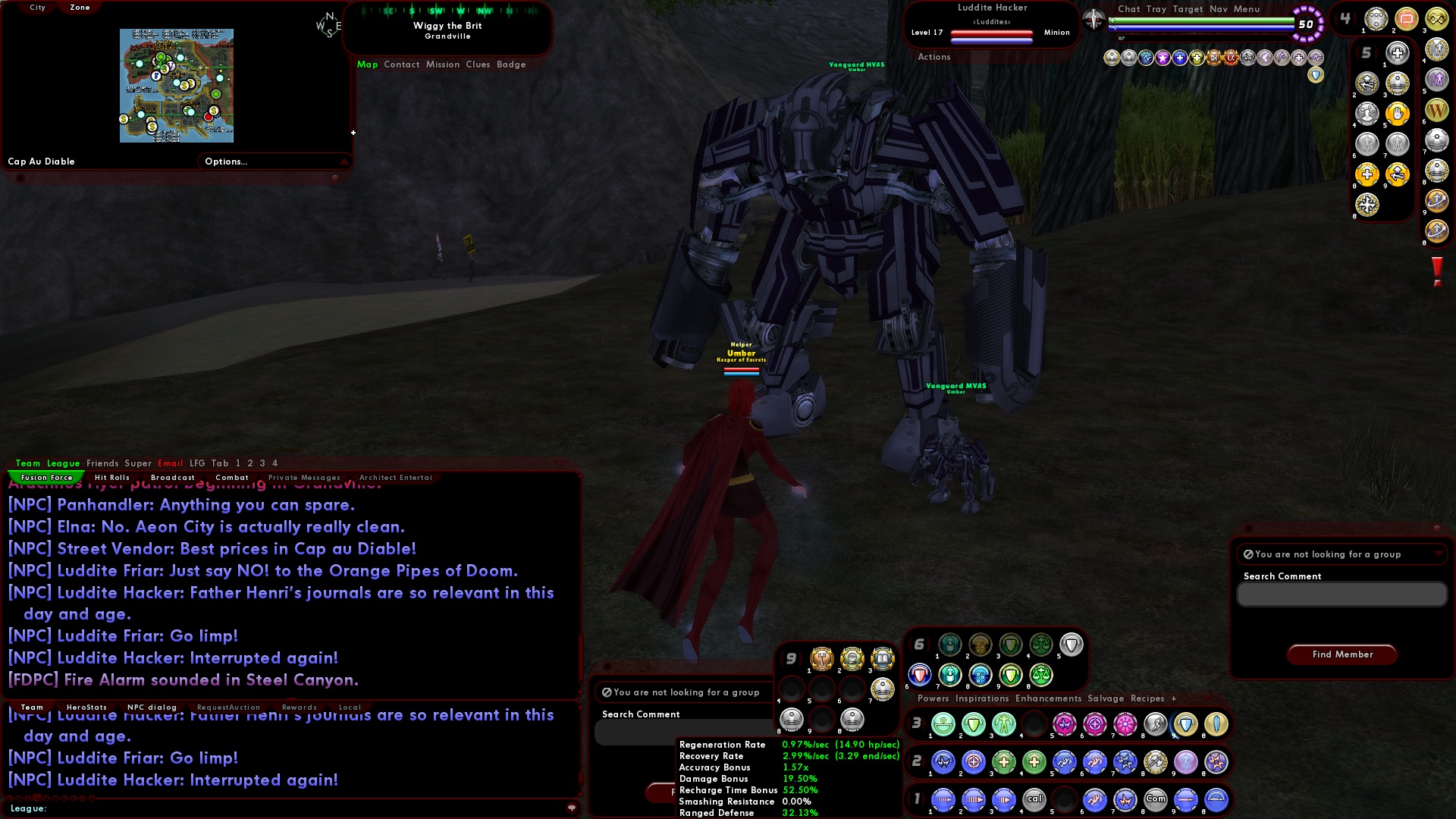Viewport: 1456px width, 819px height.
Task: Click the "cal" macro in power tray 1
Action: [1035, 799]
